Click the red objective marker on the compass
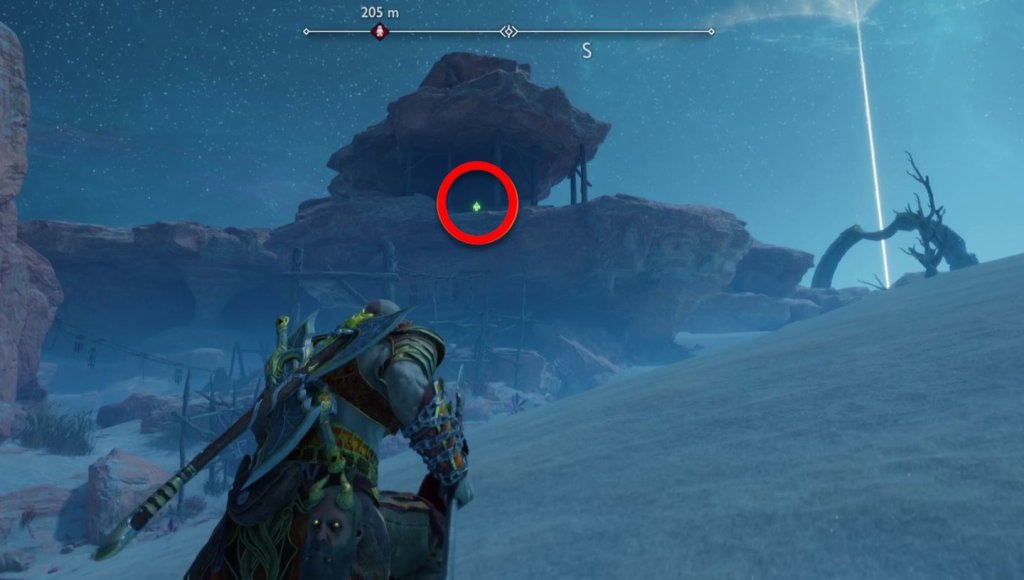Viewport: 1024px width, 580px height. (380, 32)
